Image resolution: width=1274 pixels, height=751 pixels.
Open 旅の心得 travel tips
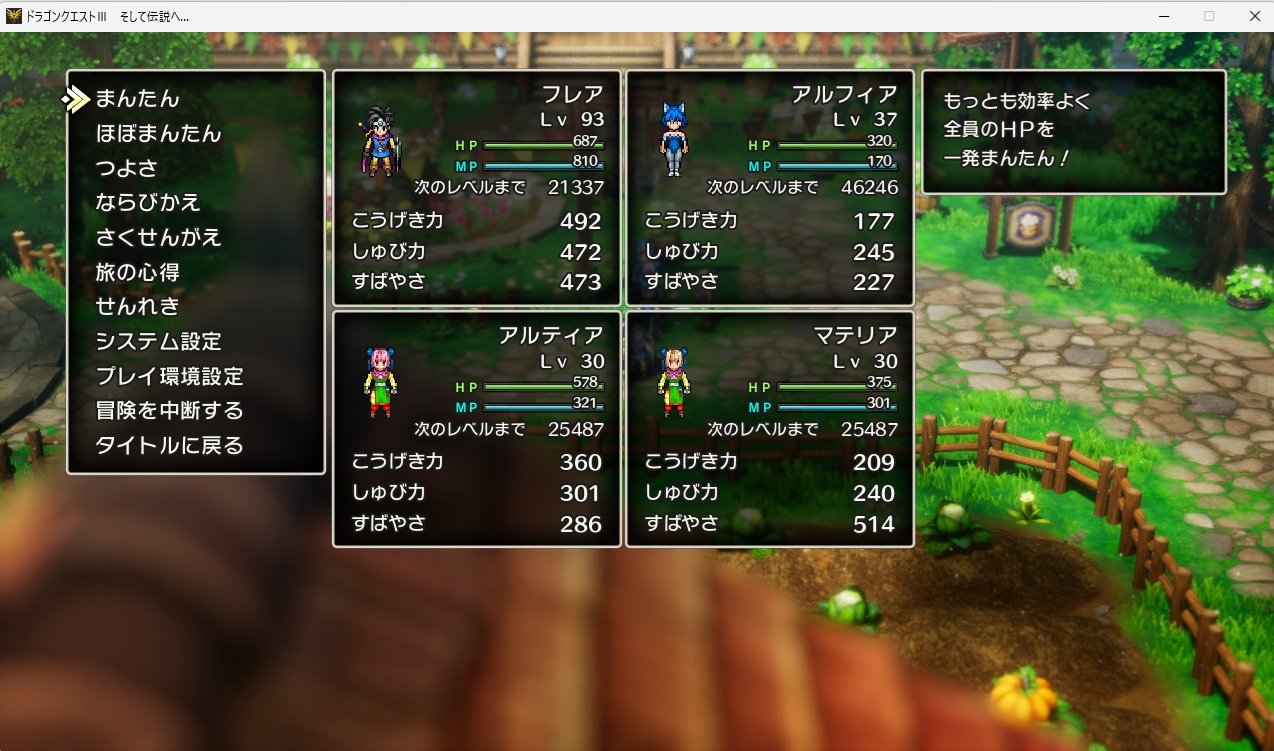coord(137,272)
